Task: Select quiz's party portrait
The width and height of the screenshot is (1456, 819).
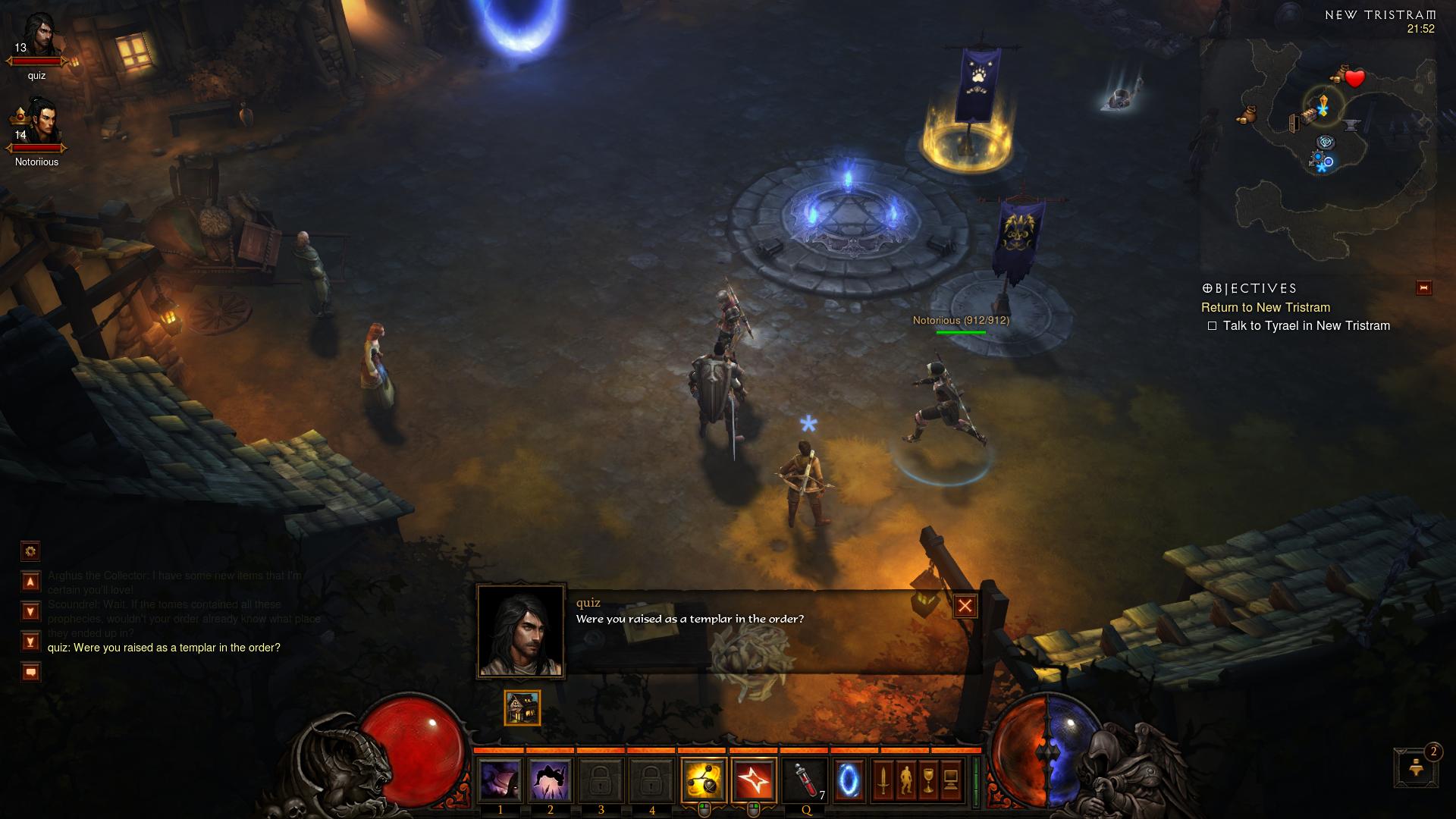Action: (38, 38)
